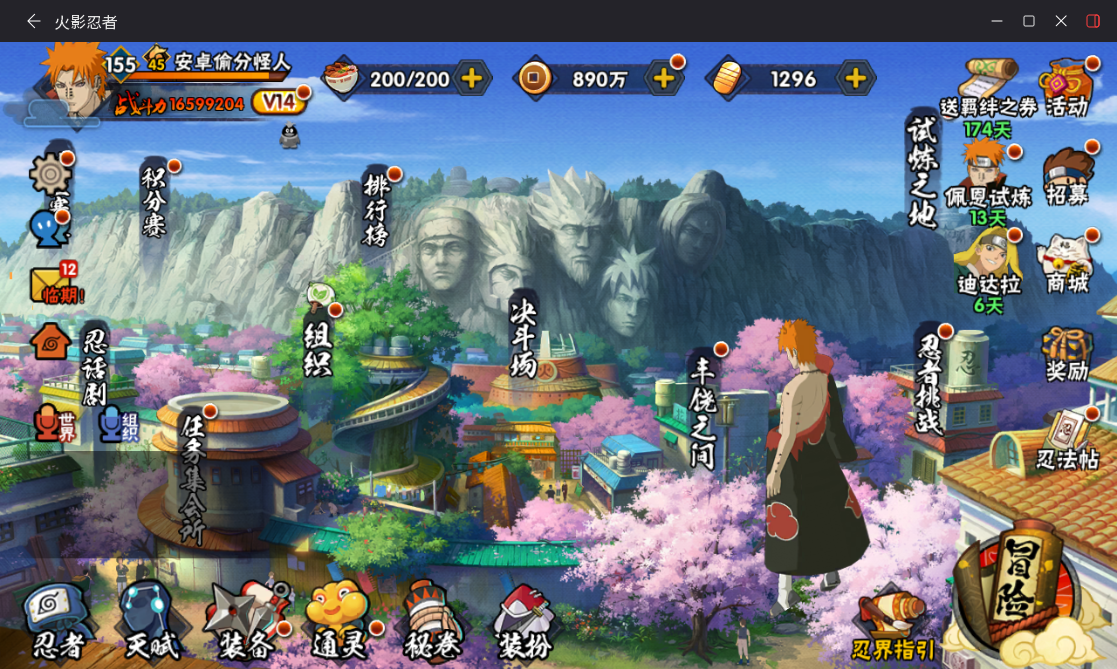Open the 商城 shop

(x=1066, y=264)
